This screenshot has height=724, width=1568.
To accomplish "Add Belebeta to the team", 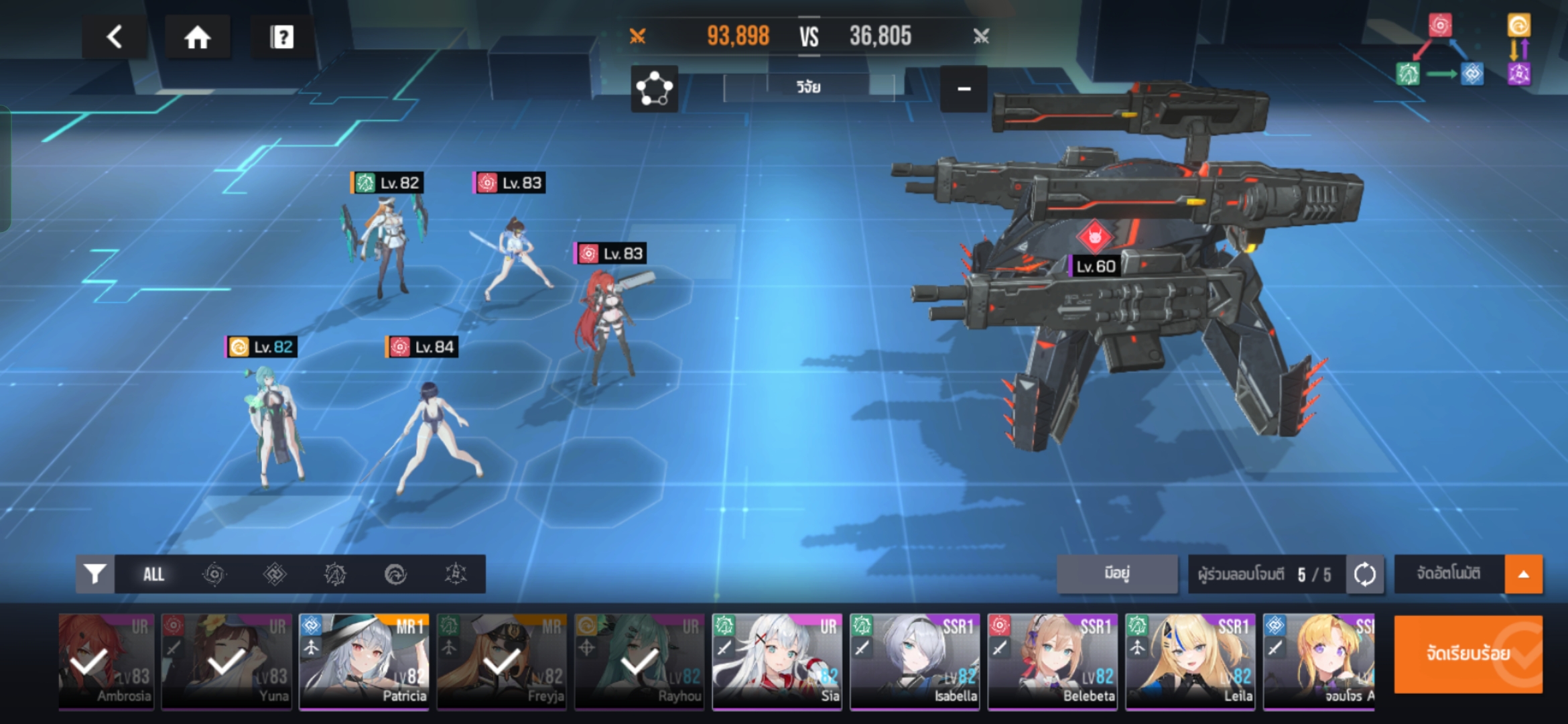I will tap(1052, 660).
